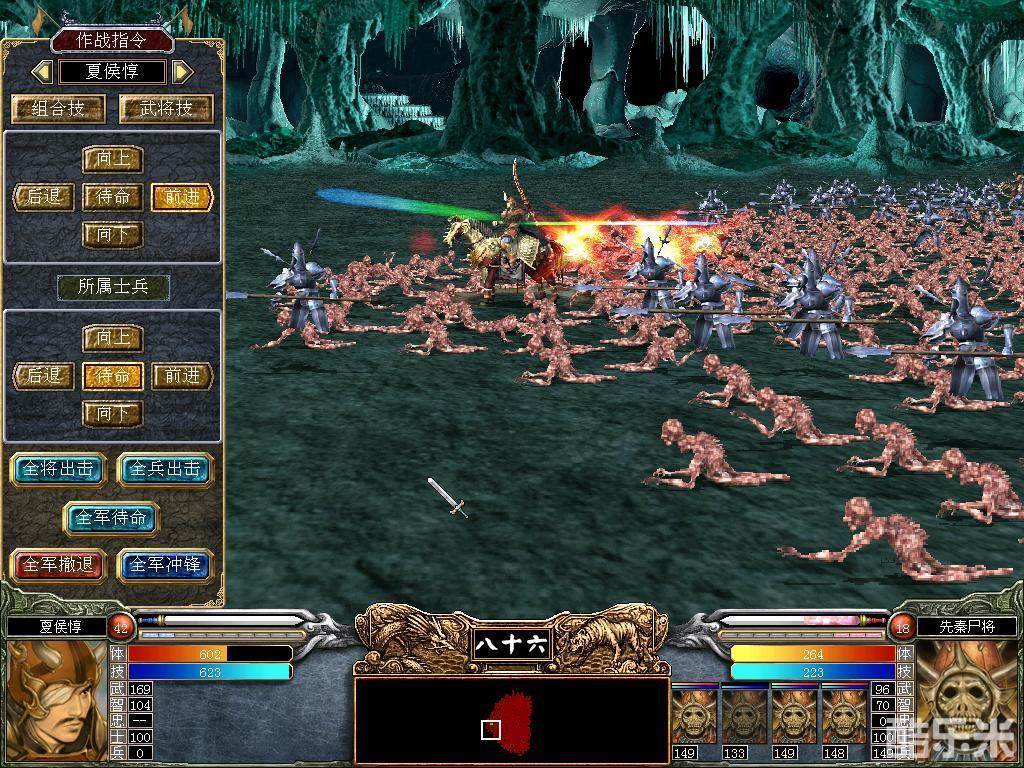Viewport: 1024px width, 768px height.
Task: Issue the 全军待命 standby order
Action: (112, 518)
